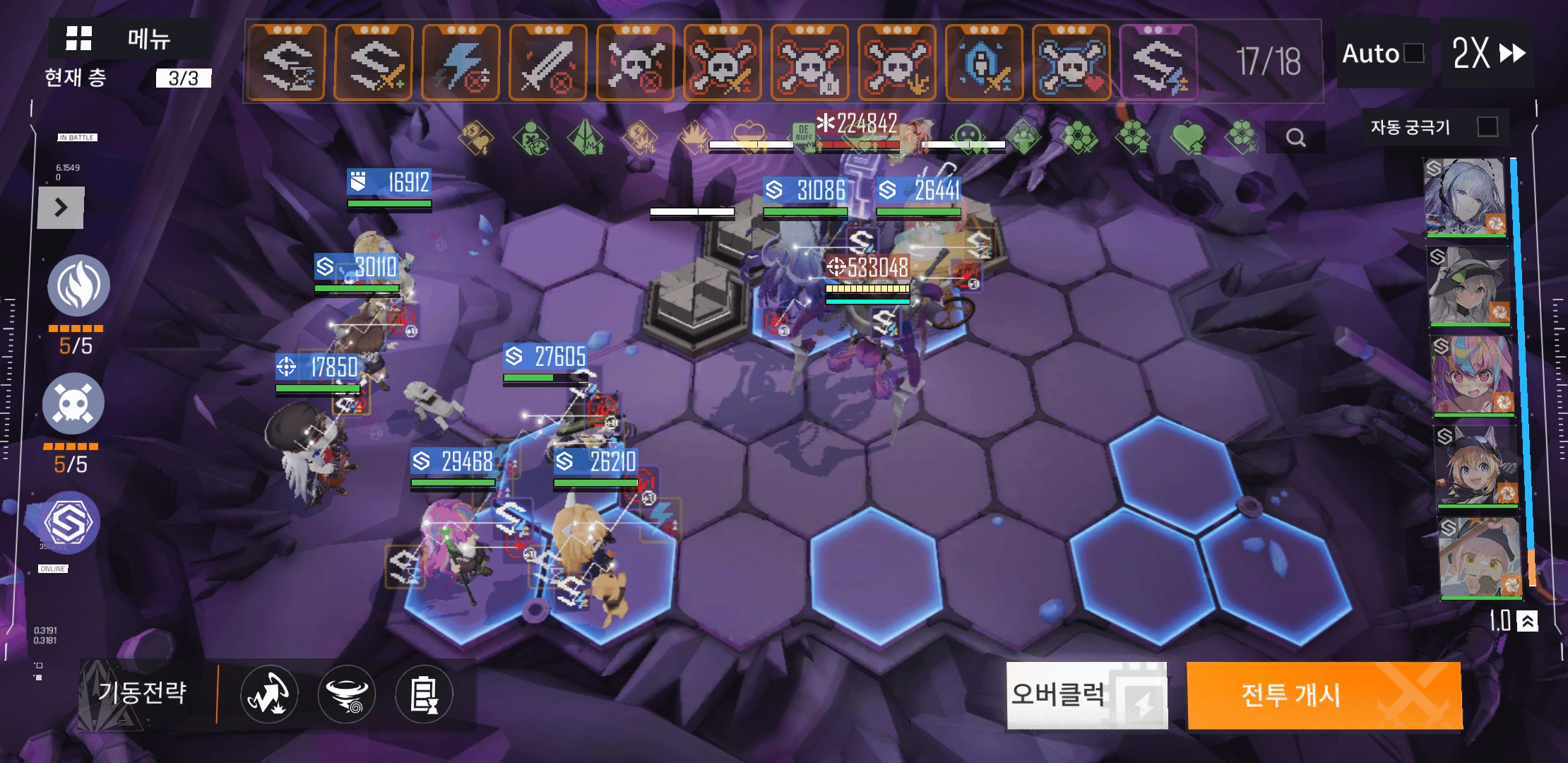Select the blue shield turn-order icon
Screen dimensions: 1568x763
pos(984,62)
